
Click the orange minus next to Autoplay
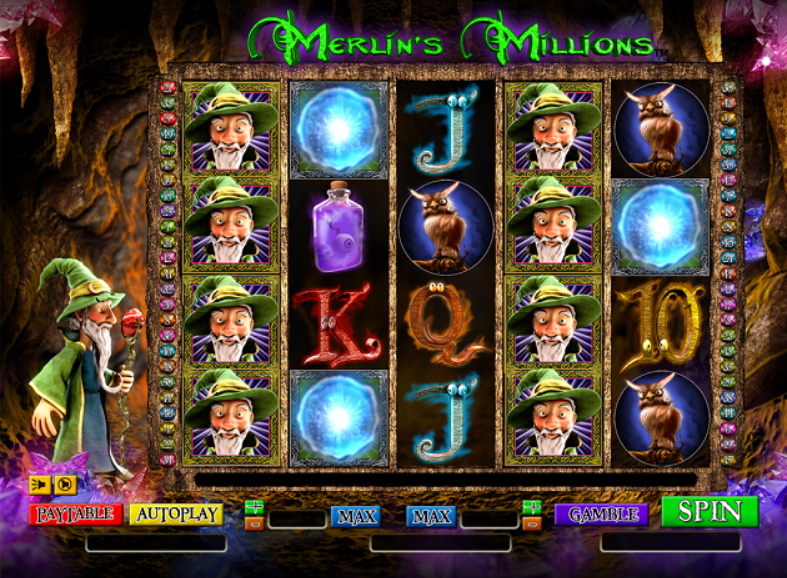point(254,523)
